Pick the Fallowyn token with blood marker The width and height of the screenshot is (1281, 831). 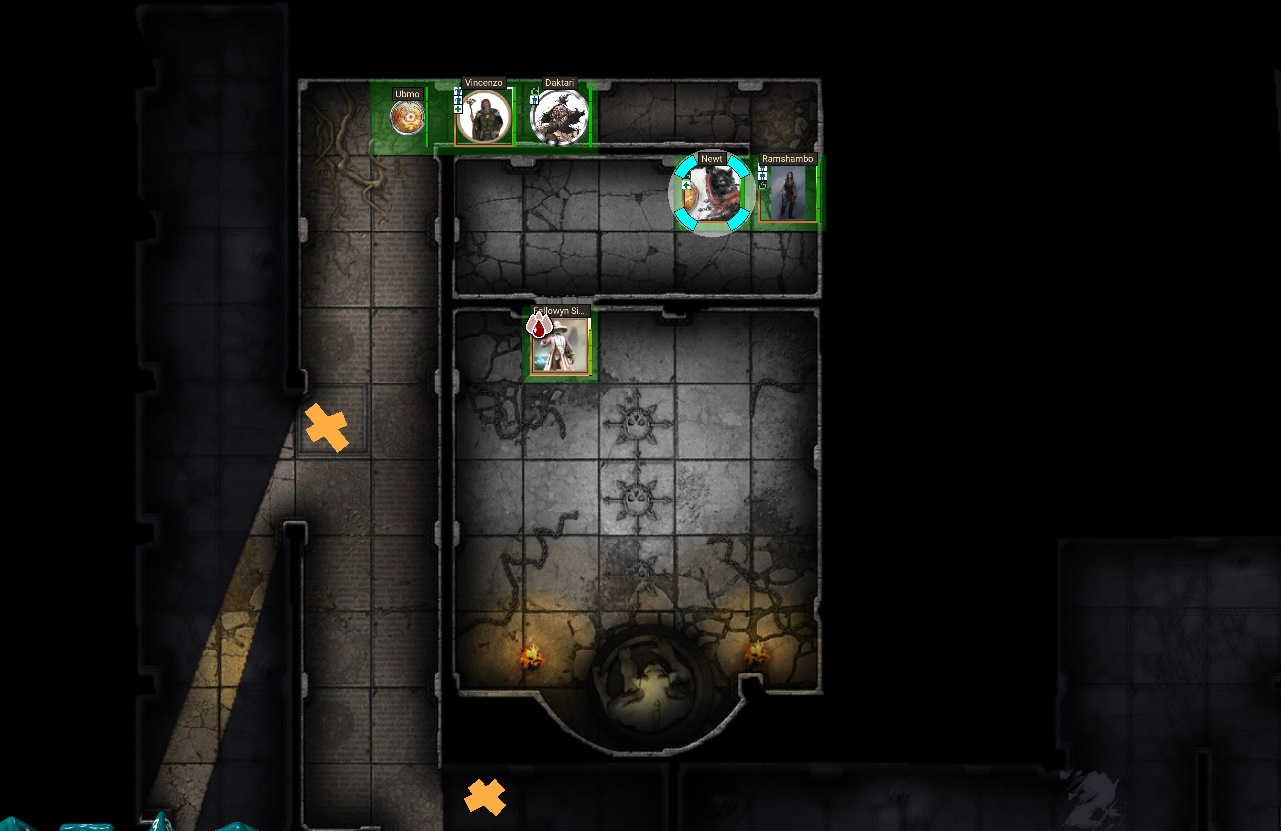(560, 346)
